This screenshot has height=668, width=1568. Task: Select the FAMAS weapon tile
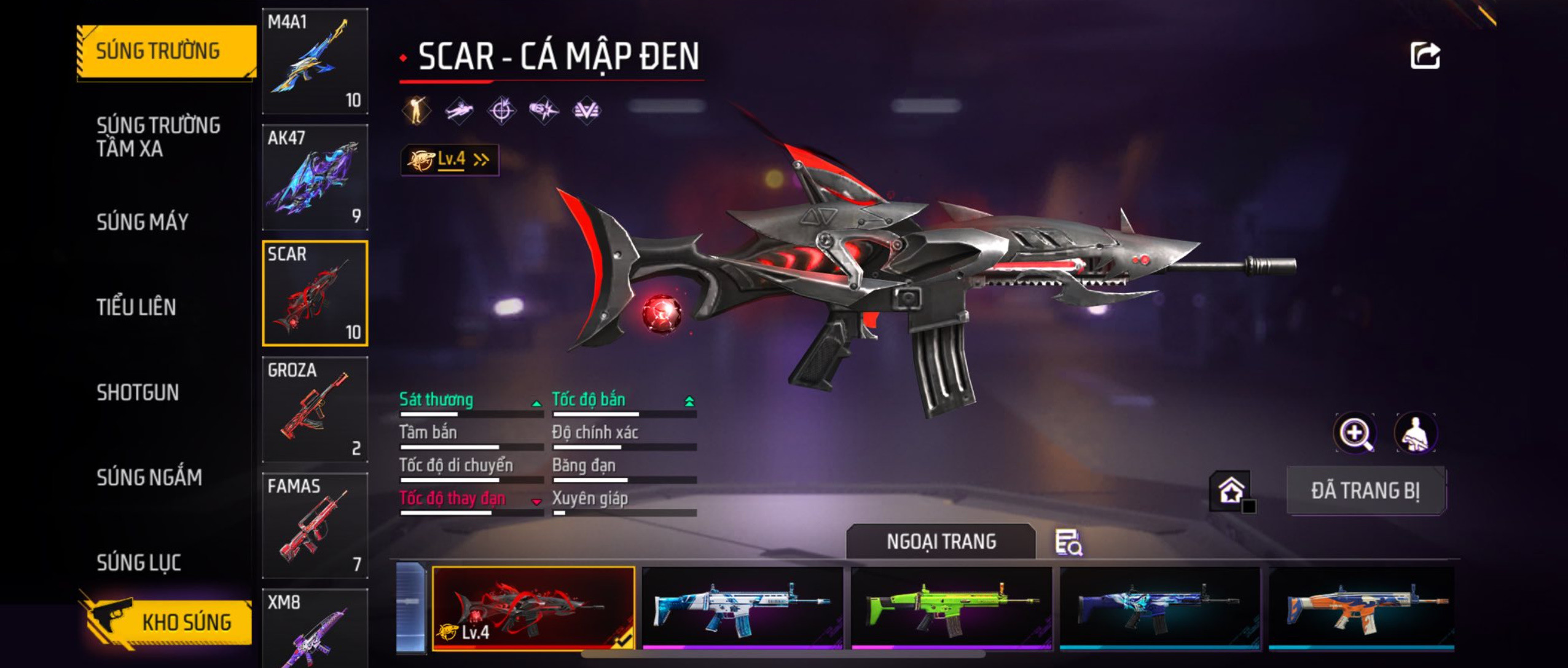[x=315, y=525]
